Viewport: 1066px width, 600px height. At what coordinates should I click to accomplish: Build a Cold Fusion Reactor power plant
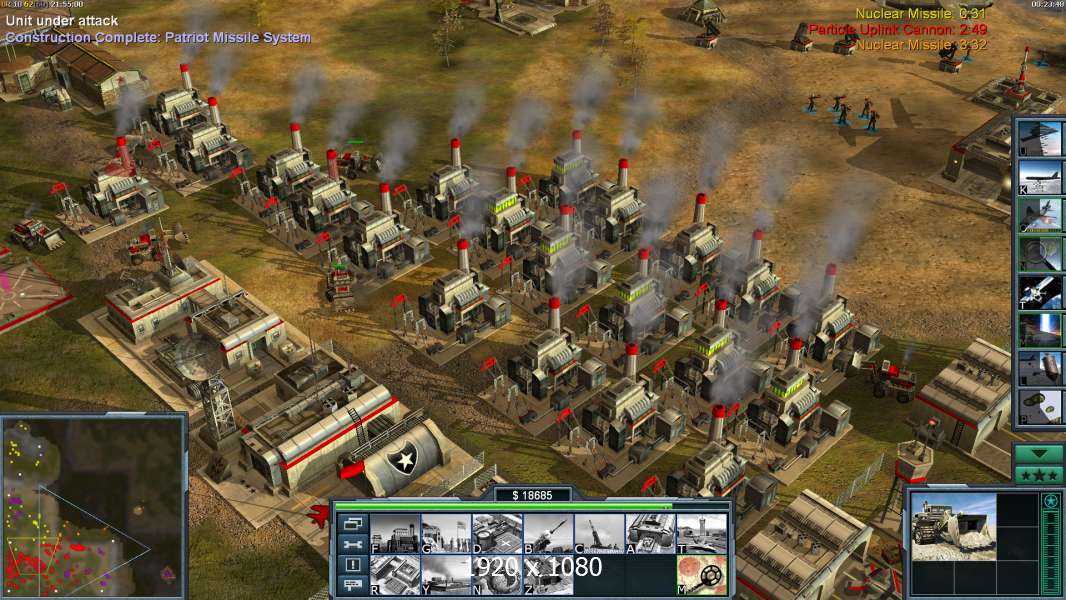pyautogui.click(x=395, y=534)
